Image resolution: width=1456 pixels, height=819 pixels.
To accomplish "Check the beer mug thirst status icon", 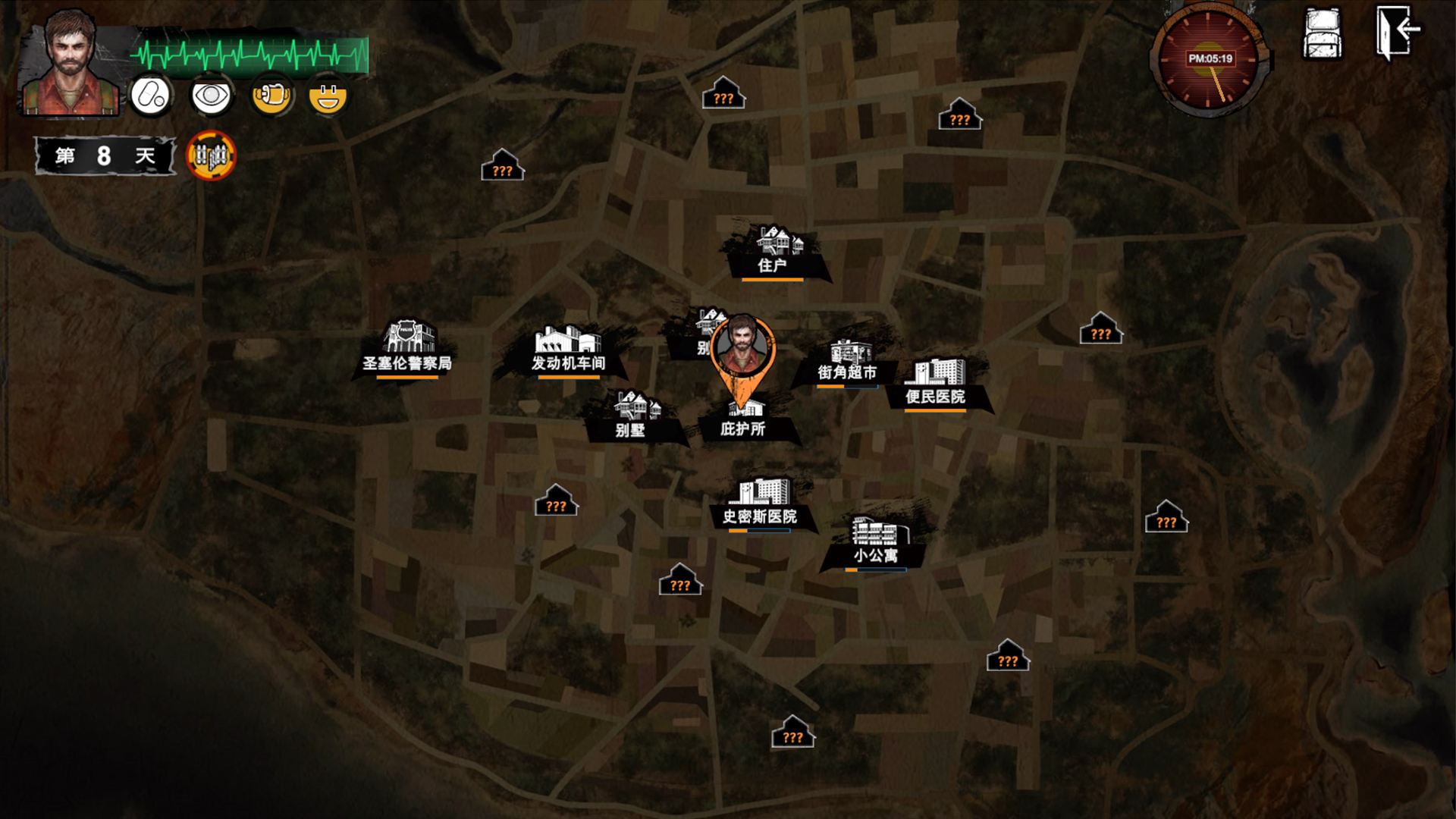I will pyautogui.click(x=271, y=96).
